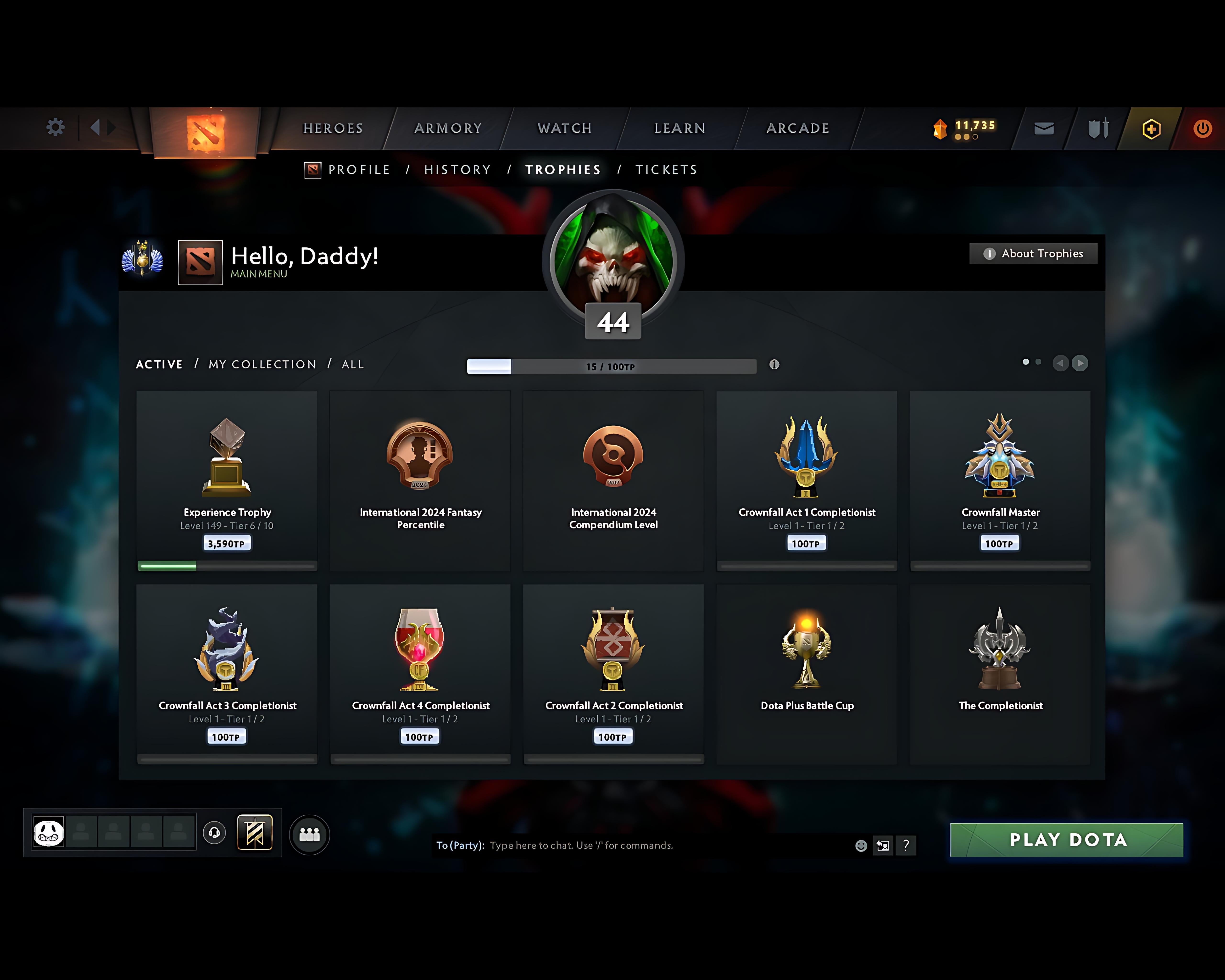Open the settings gear icon
The height and width of the screenshot is (980, 1225).
click(55, 128)
